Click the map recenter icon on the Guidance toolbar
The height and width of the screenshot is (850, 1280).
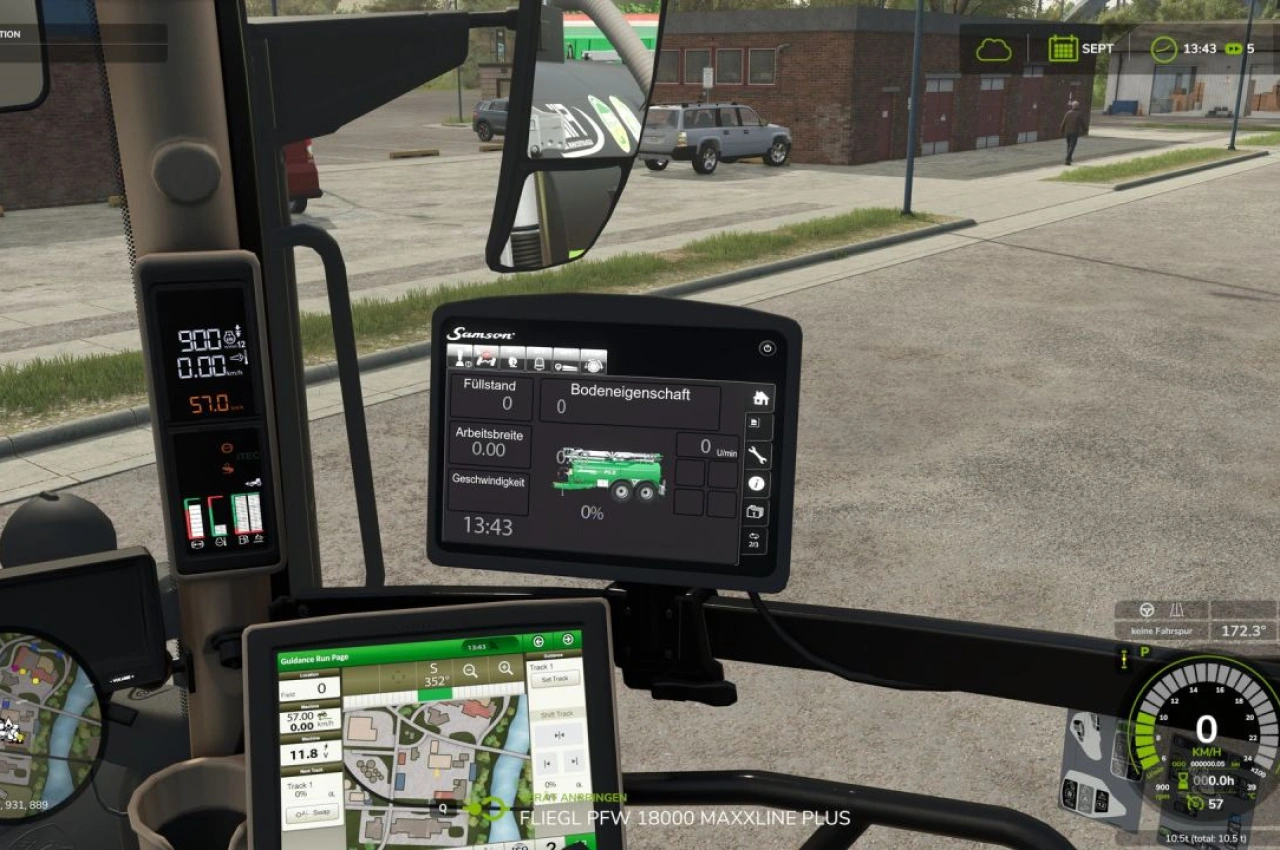tap(399, 676)
